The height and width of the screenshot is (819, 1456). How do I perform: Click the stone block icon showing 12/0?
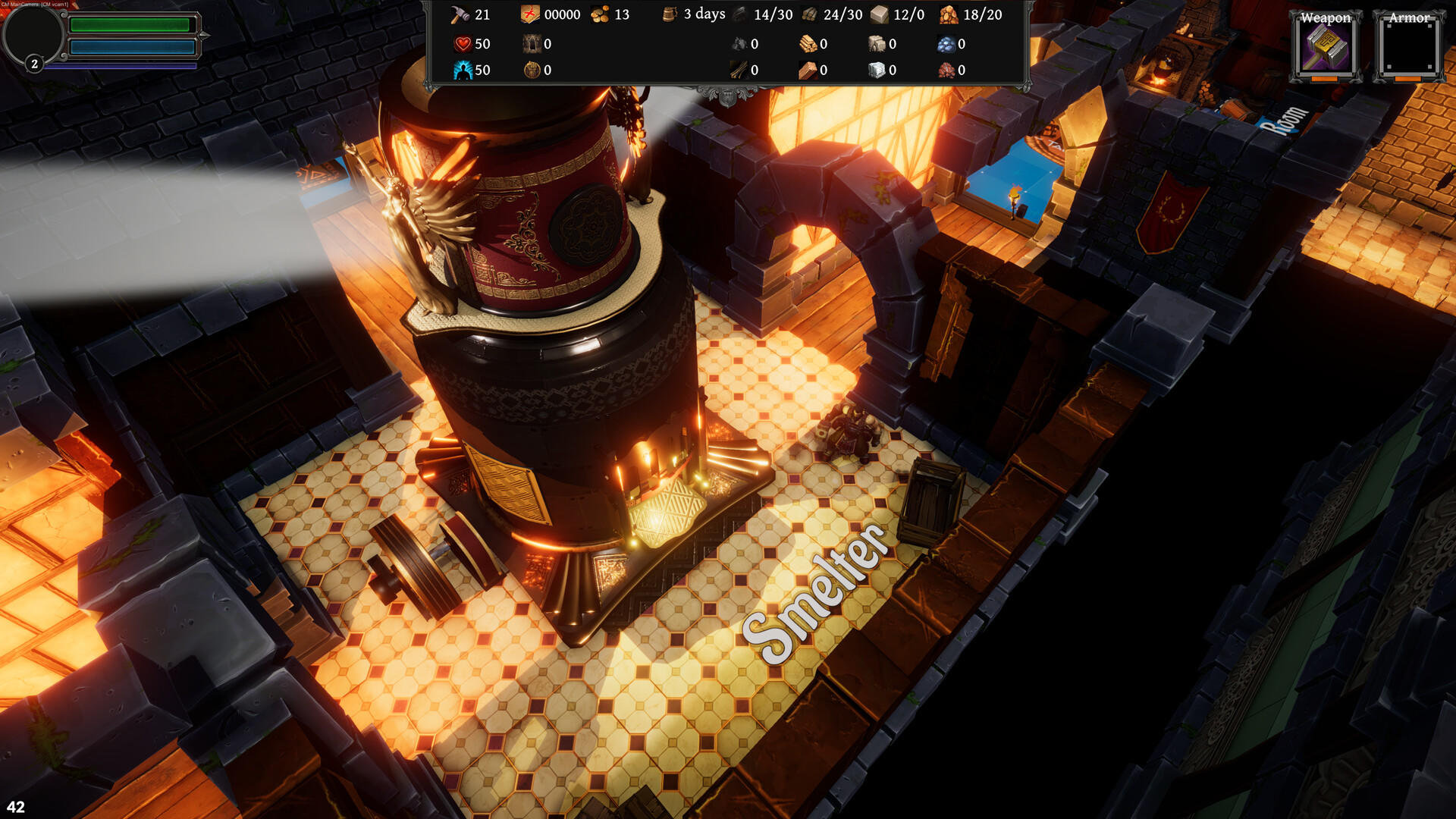877,14
